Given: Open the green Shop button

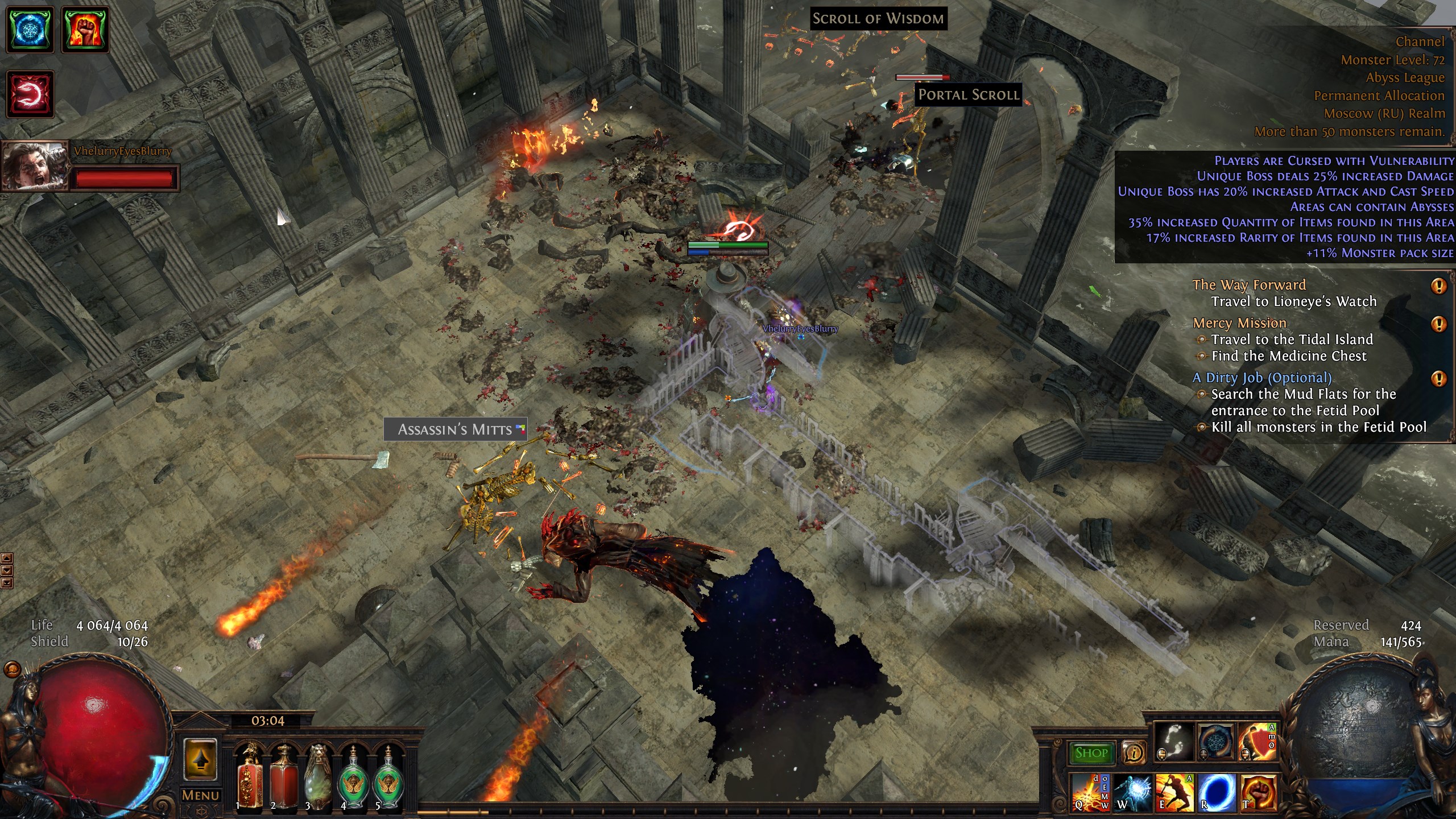Looking at the screenshot, I should point(1091,753).
